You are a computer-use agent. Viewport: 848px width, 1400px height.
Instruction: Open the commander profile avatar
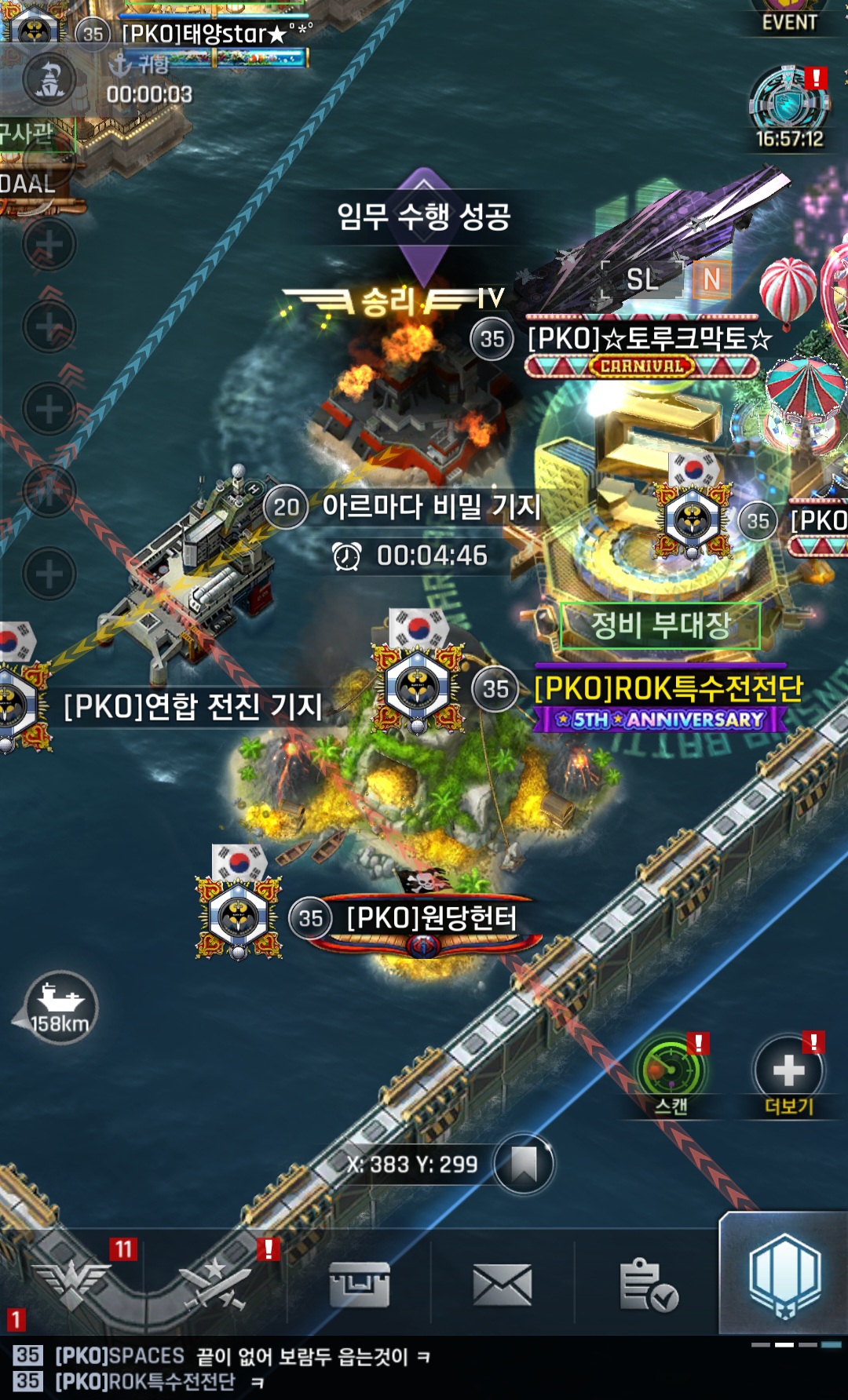(33, 27)
